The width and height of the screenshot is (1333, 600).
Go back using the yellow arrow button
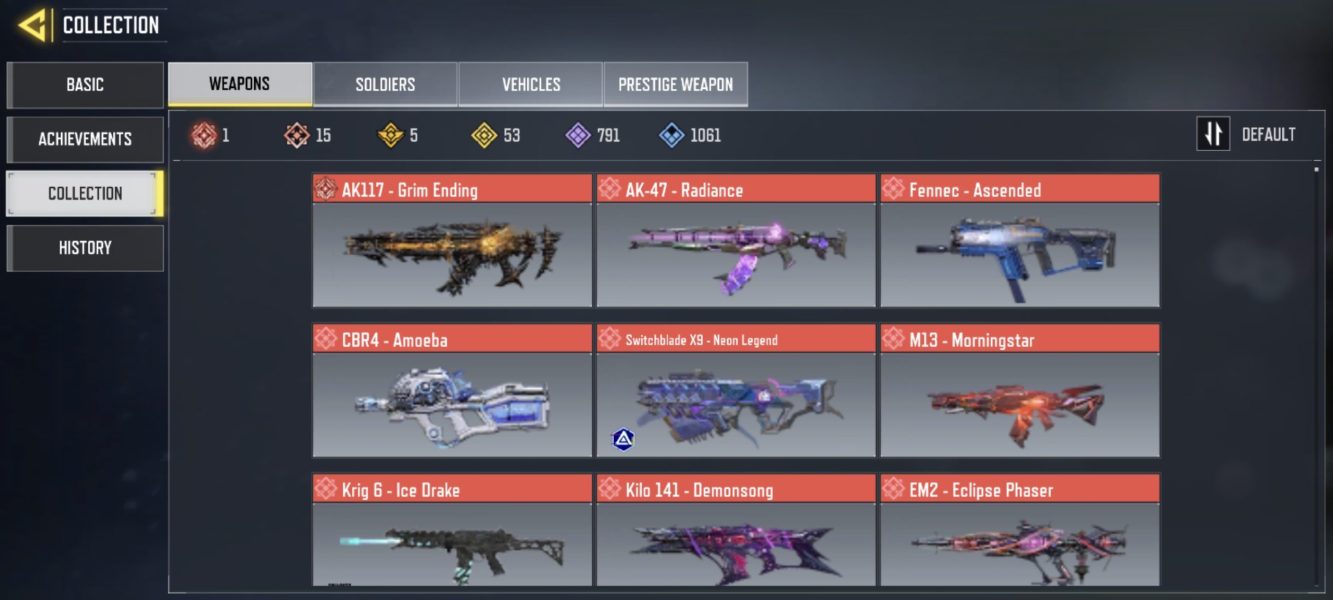coord(33,25)
